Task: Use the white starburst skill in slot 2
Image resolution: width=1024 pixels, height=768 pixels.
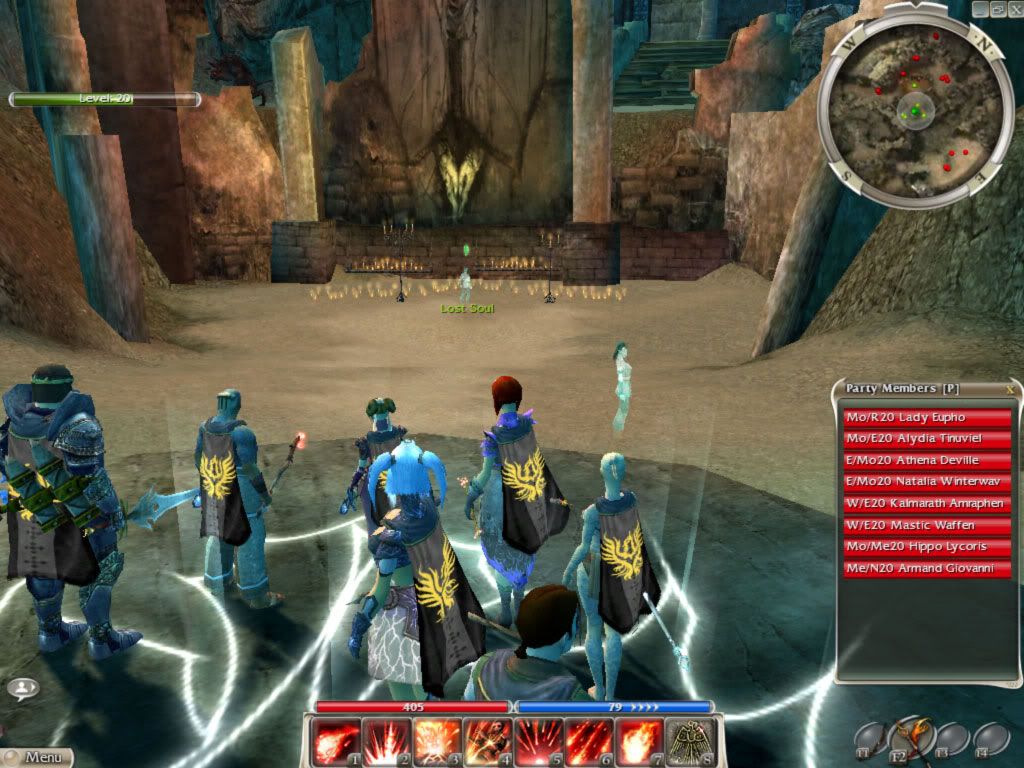Action: tap(386, 742)
